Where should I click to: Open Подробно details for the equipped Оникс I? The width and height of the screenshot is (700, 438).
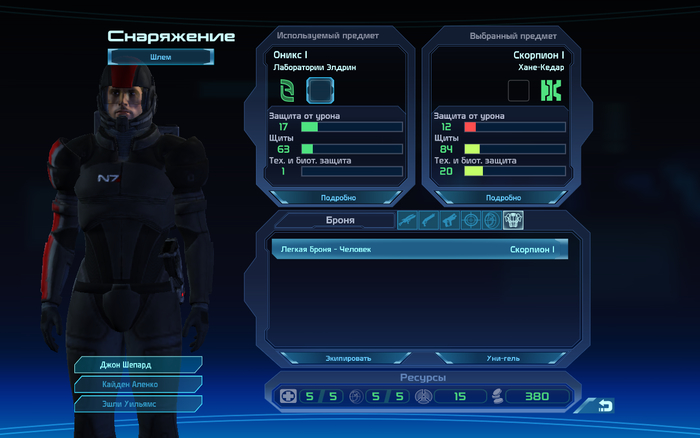[336, 197]
